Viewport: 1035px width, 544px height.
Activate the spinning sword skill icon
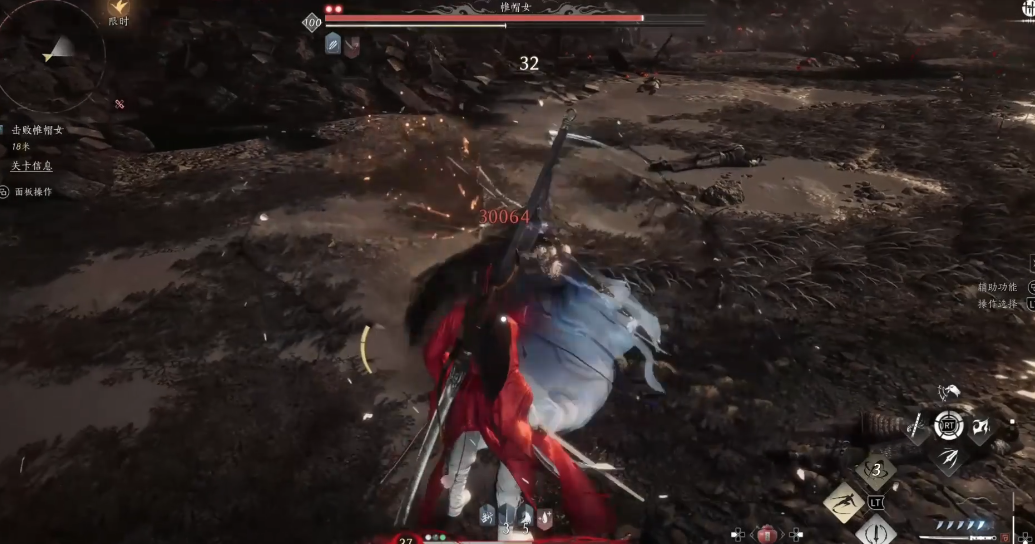pos(877,530)
